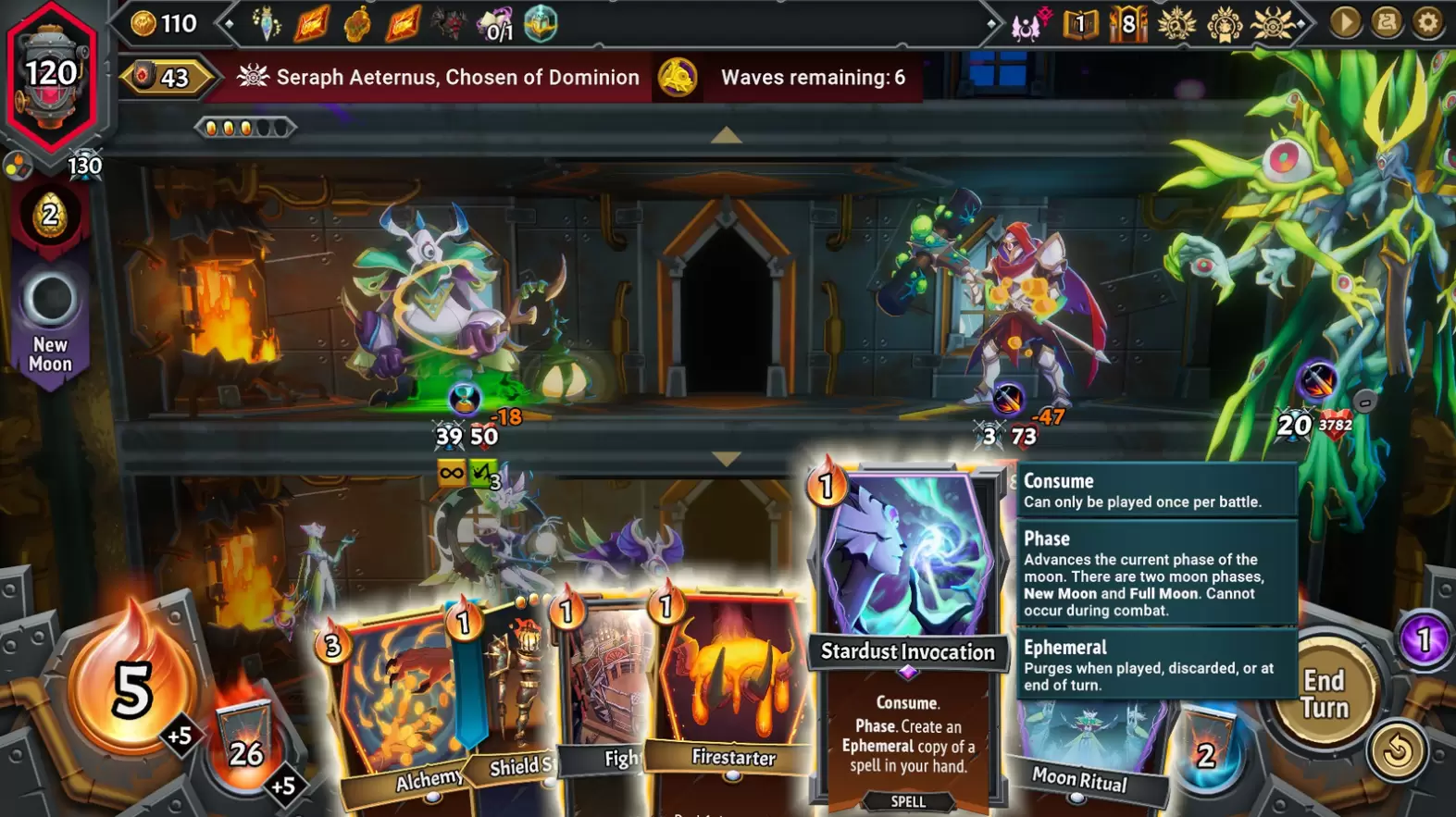Move up a floor with the up arrow

727,136
